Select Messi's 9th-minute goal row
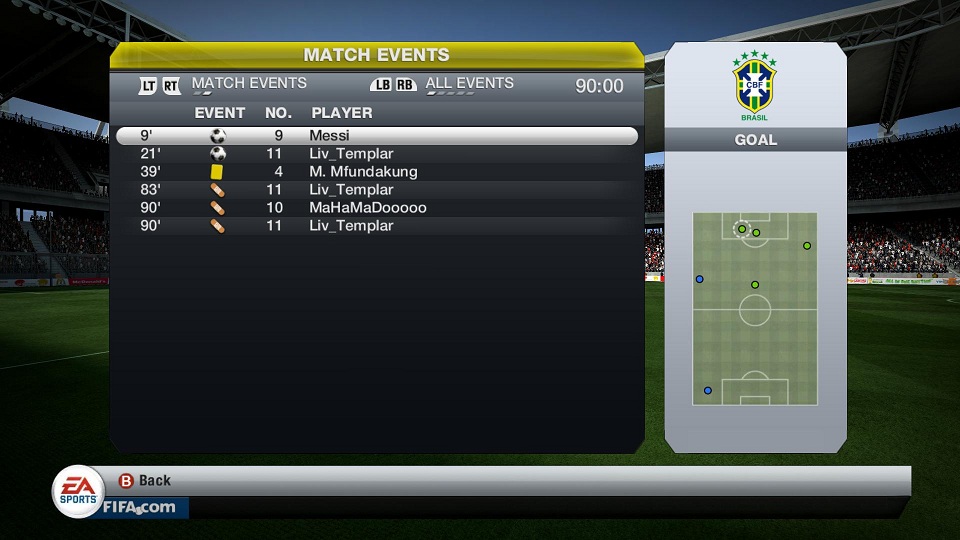960x540 pixels. coord(376,136)
